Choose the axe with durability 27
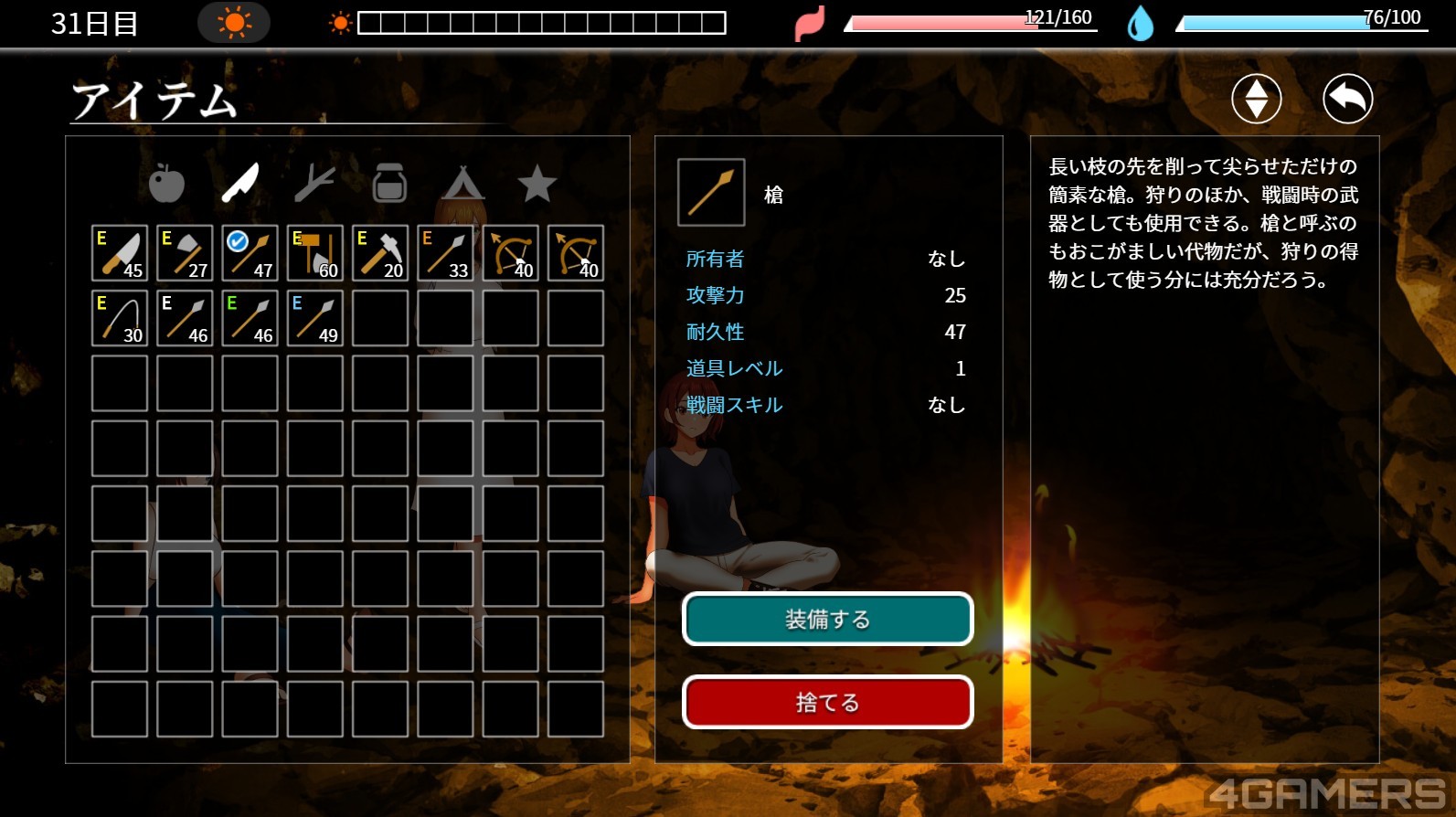Viewport: 1456px width, 817px height. point(185,253)
